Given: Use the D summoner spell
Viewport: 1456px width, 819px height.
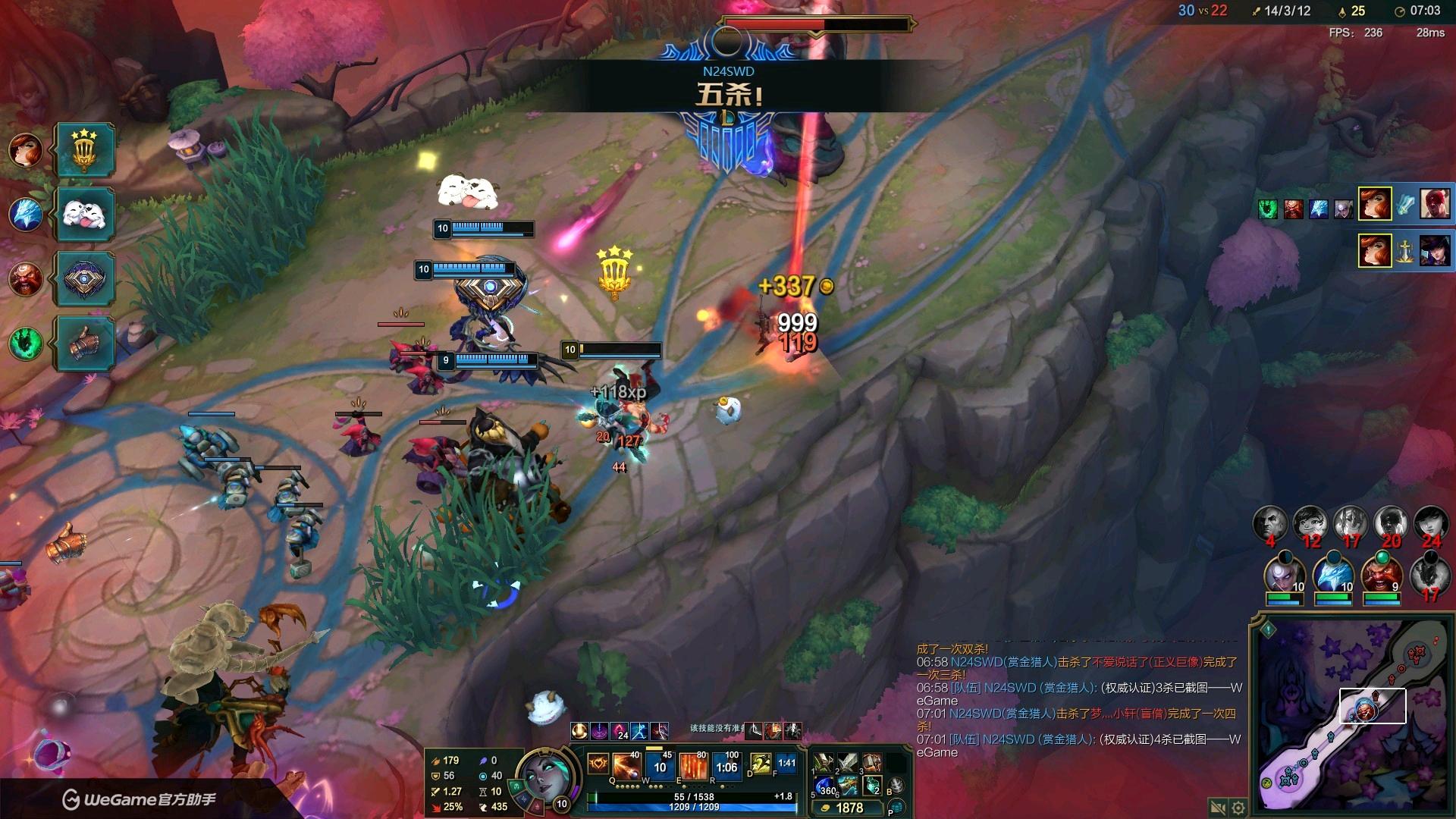Looking at the screenshot, I should pyautogui.click(x=760, y=764).
